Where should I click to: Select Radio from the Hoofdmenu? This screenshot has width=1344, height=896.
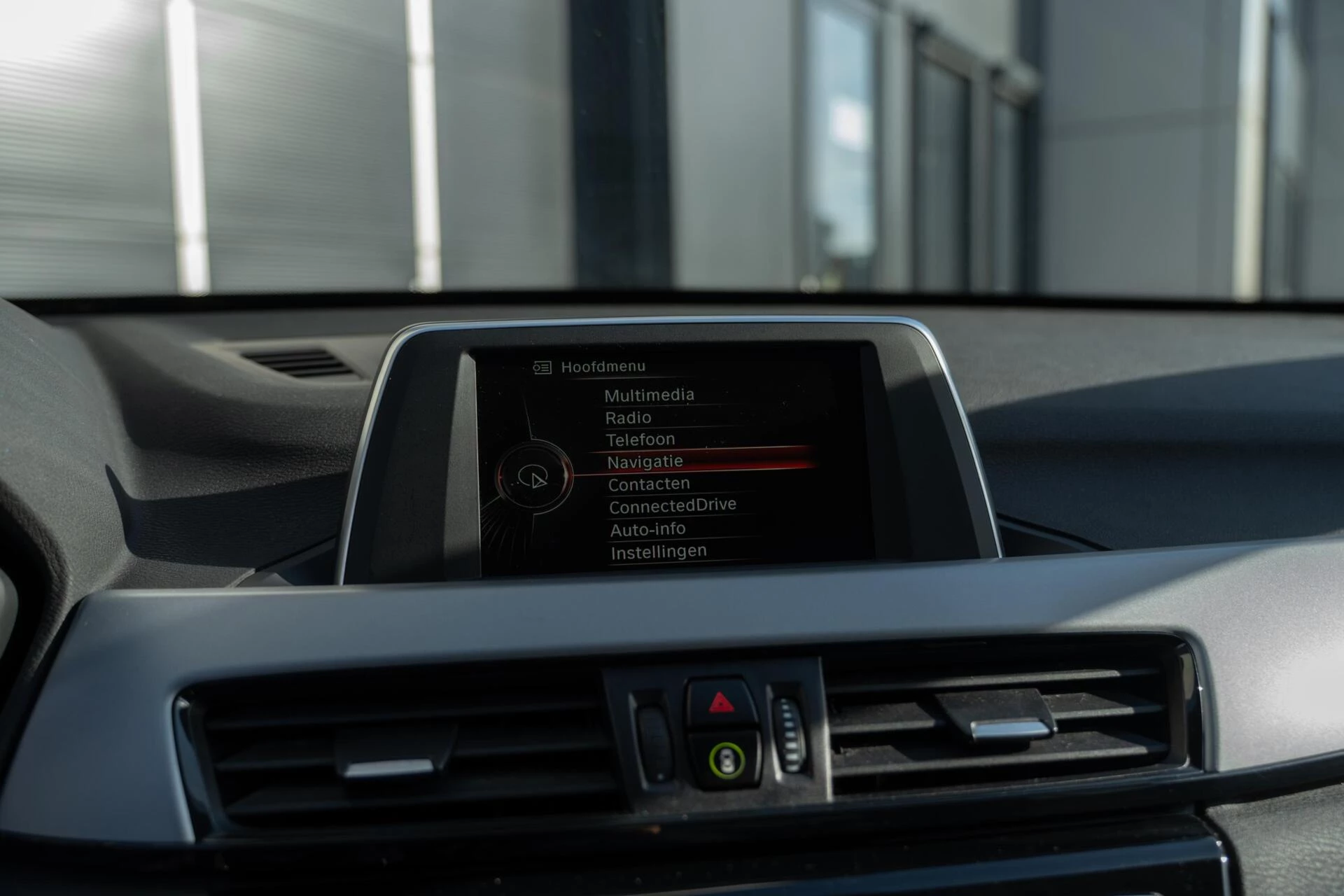[628, 418]
